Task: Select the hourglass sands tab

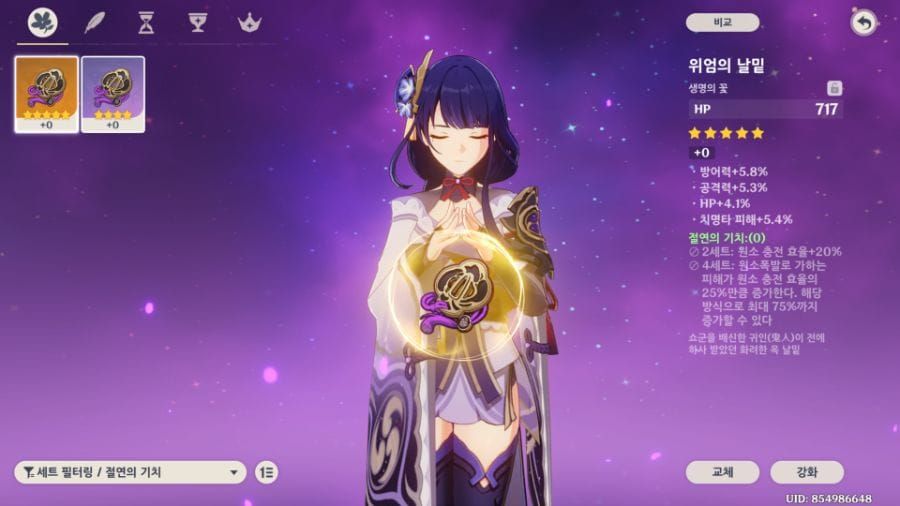Action: (146, 22)
